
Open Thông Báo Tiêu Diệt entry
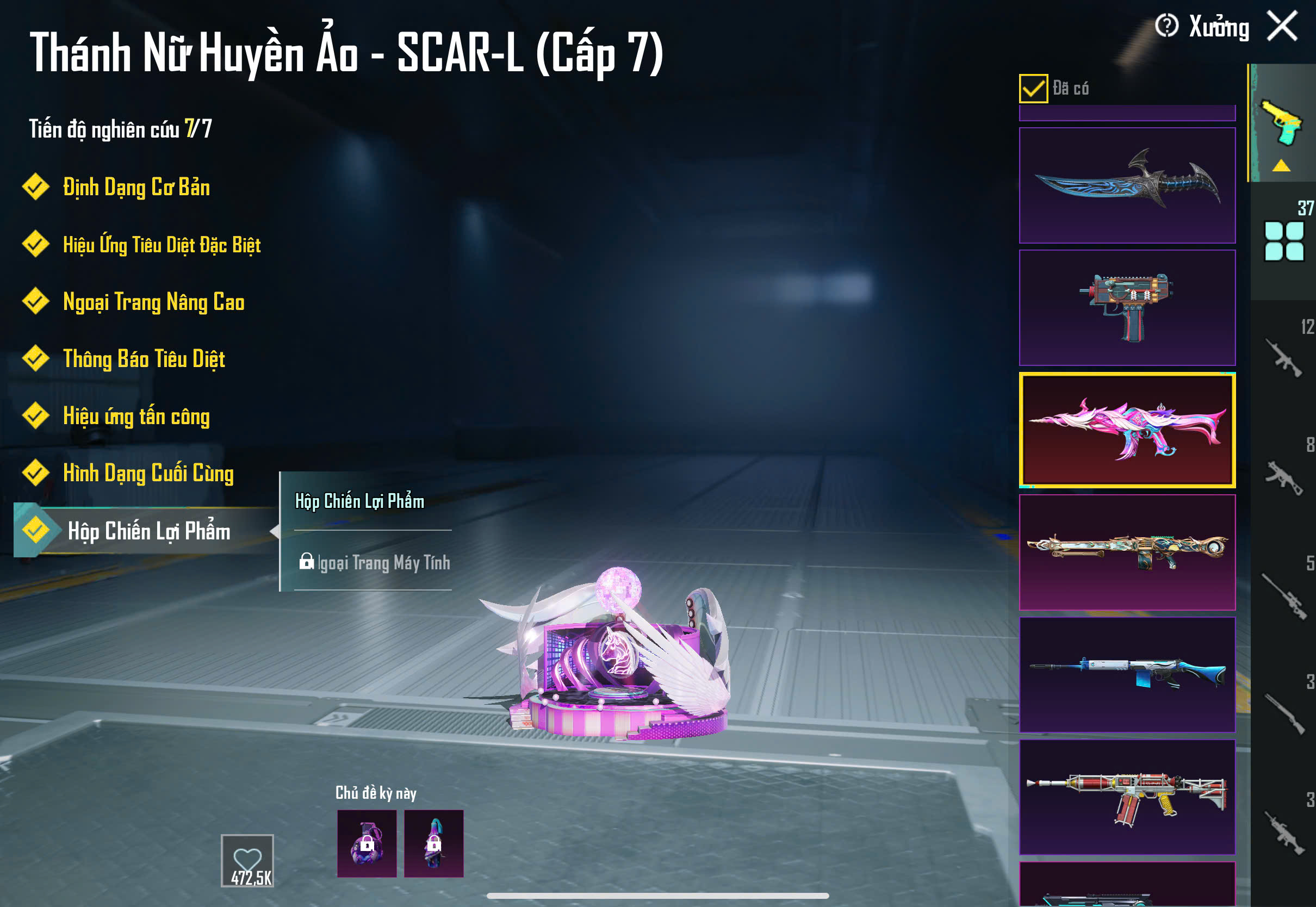pos(144,358)
